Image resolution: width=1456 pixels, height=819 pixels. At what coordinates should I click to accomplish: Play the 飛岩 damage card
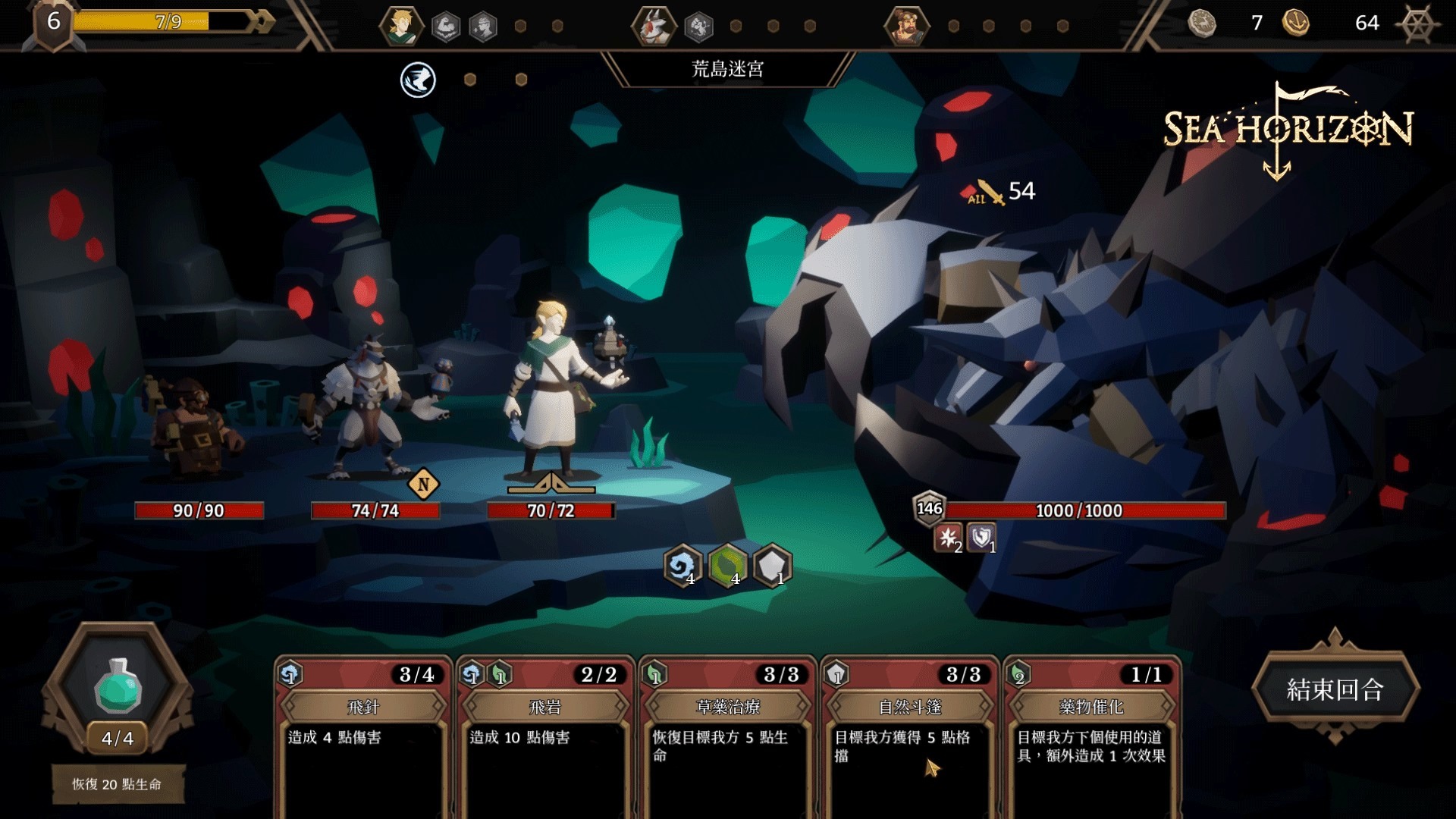(544, 736)
